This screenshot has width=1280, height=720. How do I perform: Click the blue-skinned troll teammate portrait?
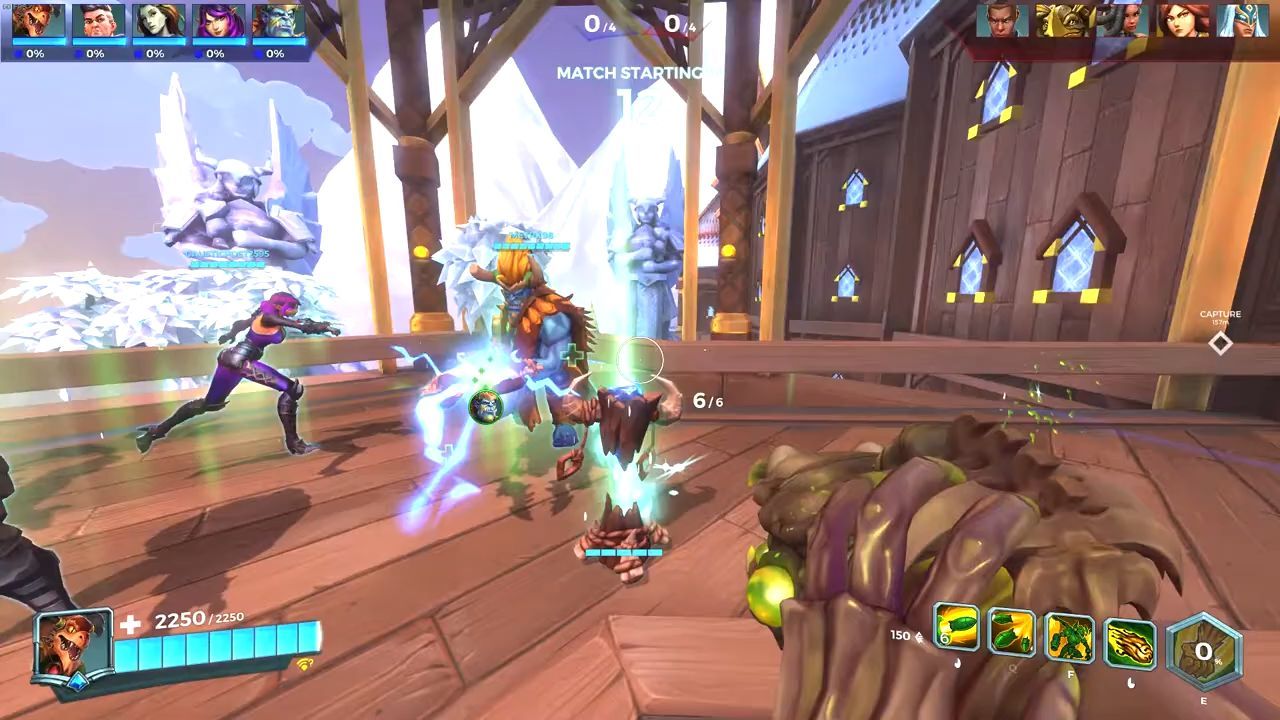[x=278, y=21]
